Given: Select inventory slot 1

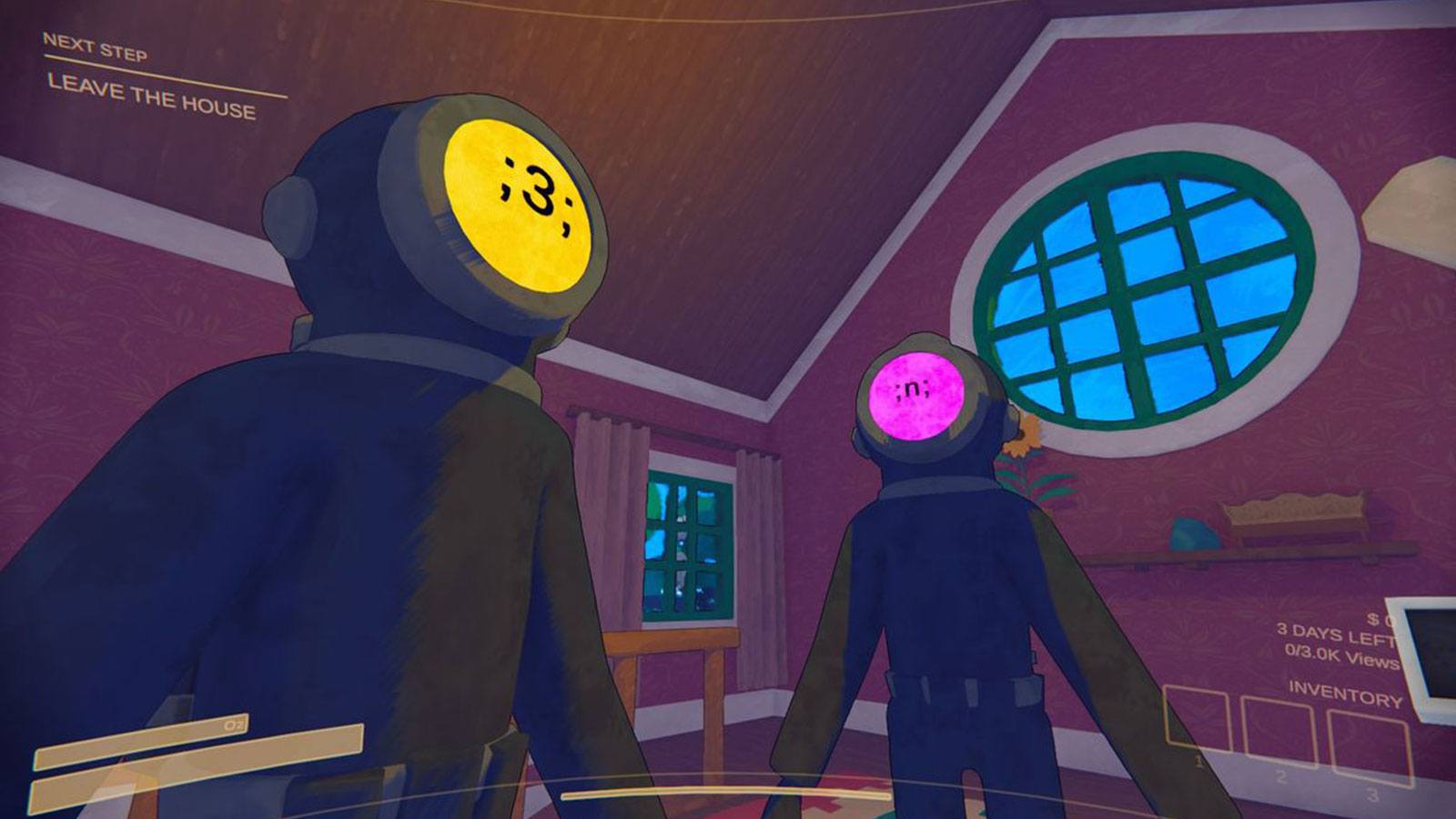Looking at the screenshot, I should pos(1197,717).
